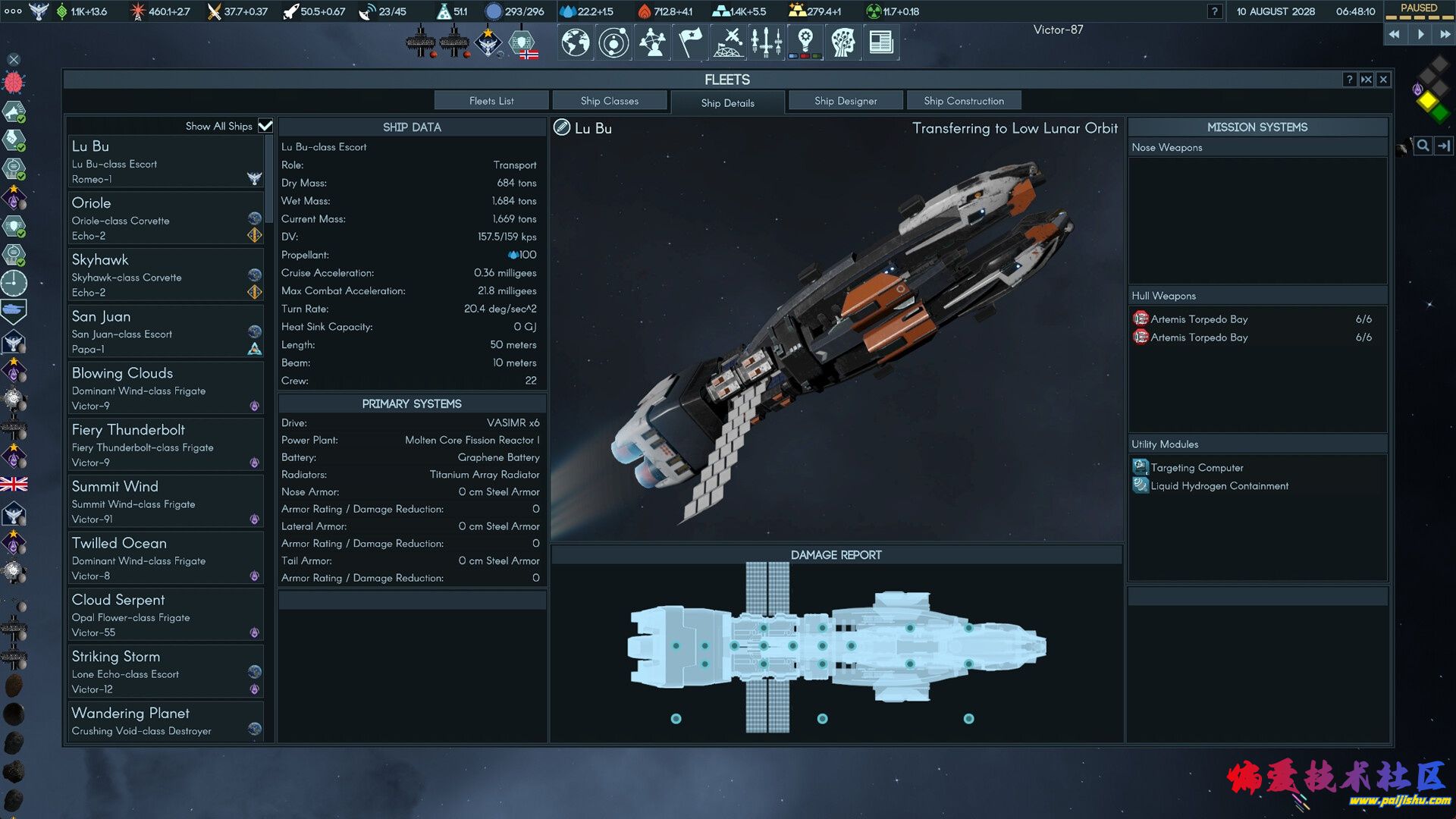This screenshot has width=1456, height=819.
Task: Open the Earth globe view icon
Action: (x=576, y=42)
